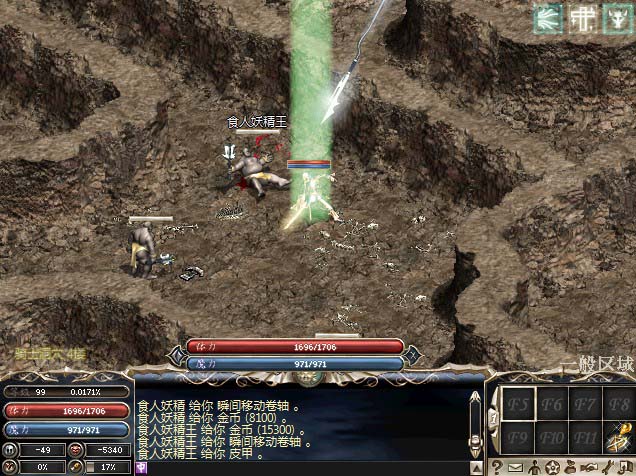
Task: Open the mail envelope icon
Action: (515, 467)
